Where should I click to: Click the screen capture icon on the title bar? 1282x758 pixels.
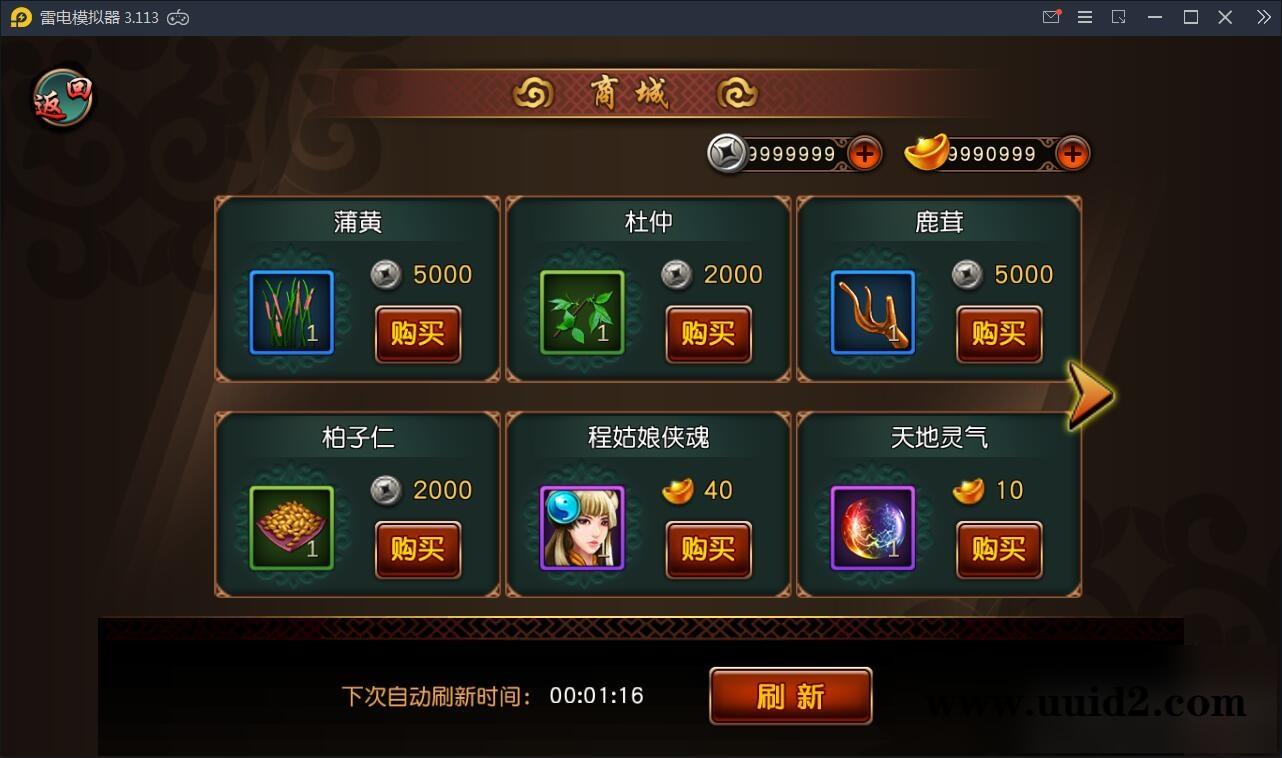tap(1119, 16)
